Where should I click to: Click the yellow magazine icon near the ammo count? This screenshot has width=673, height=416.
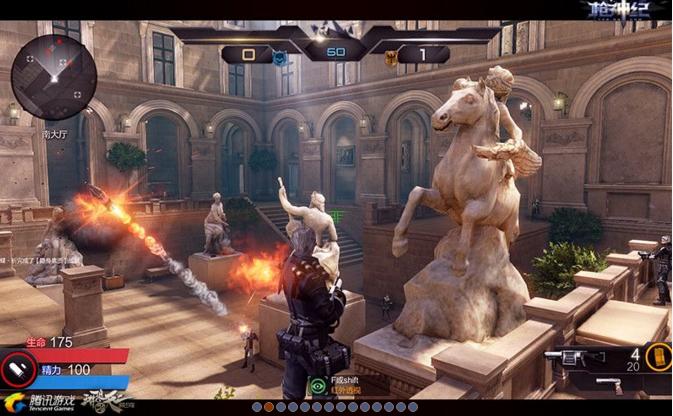pos(656,357)
